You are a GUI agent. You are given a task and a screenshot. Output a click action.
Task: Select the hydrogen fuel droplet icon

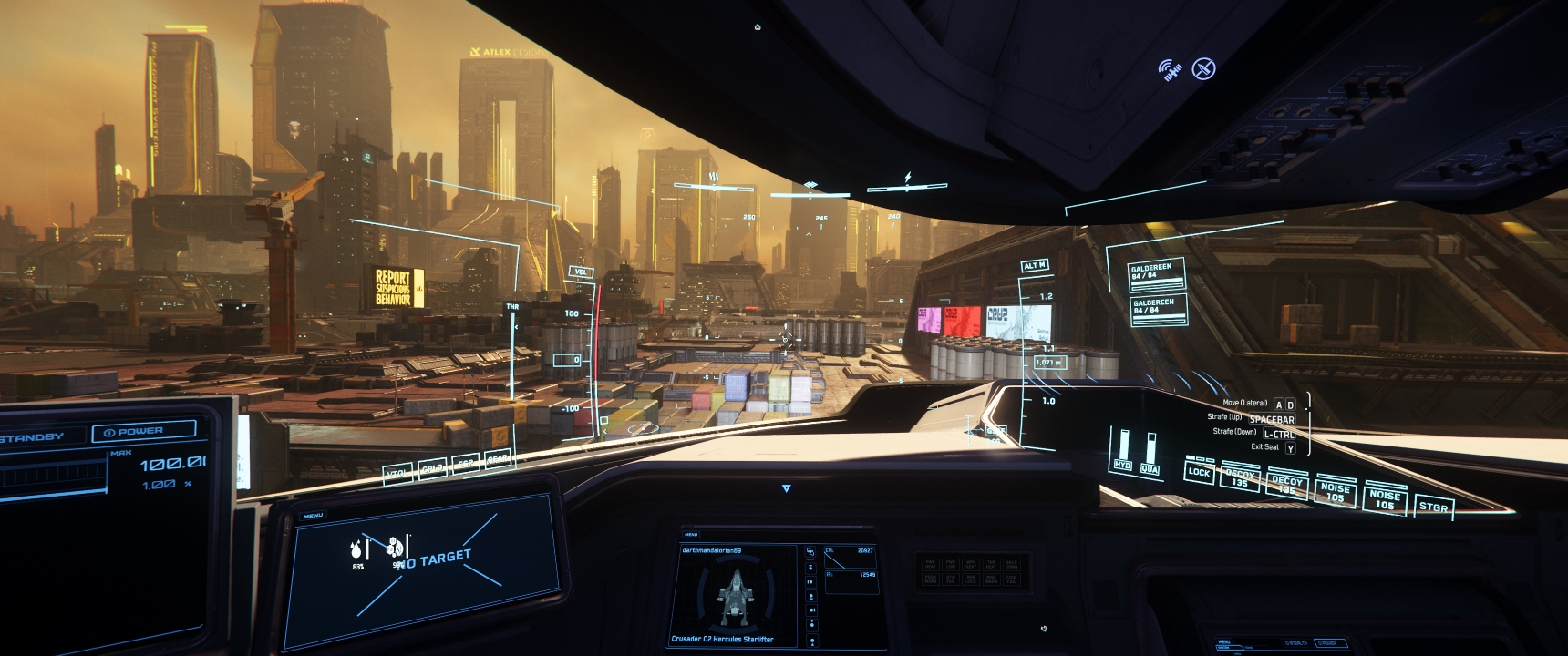[x=356, y=548]
